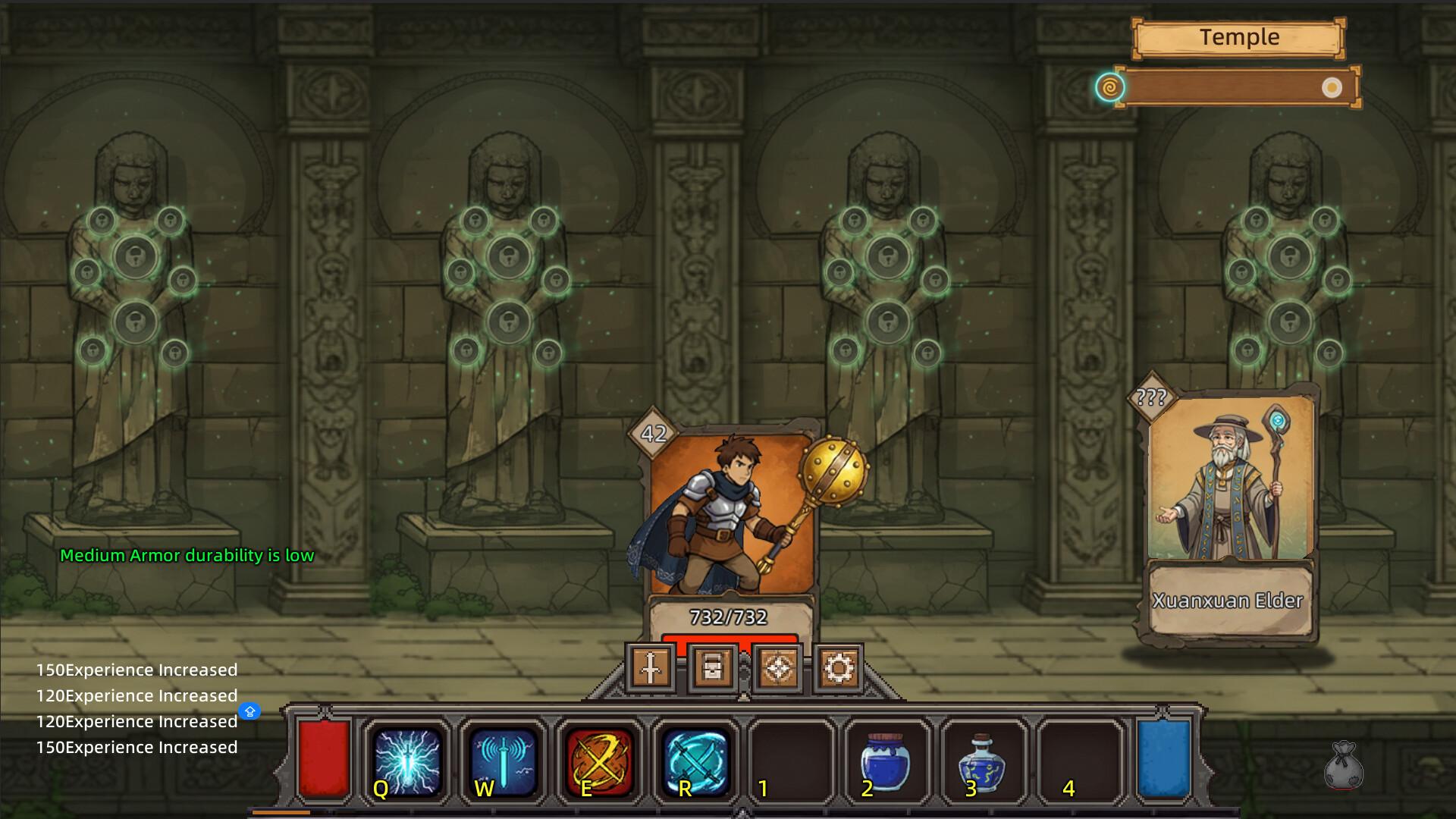Select the Xuanxuan Elder card
This screenshot has height=819, width=1456.
[1228, 516]
